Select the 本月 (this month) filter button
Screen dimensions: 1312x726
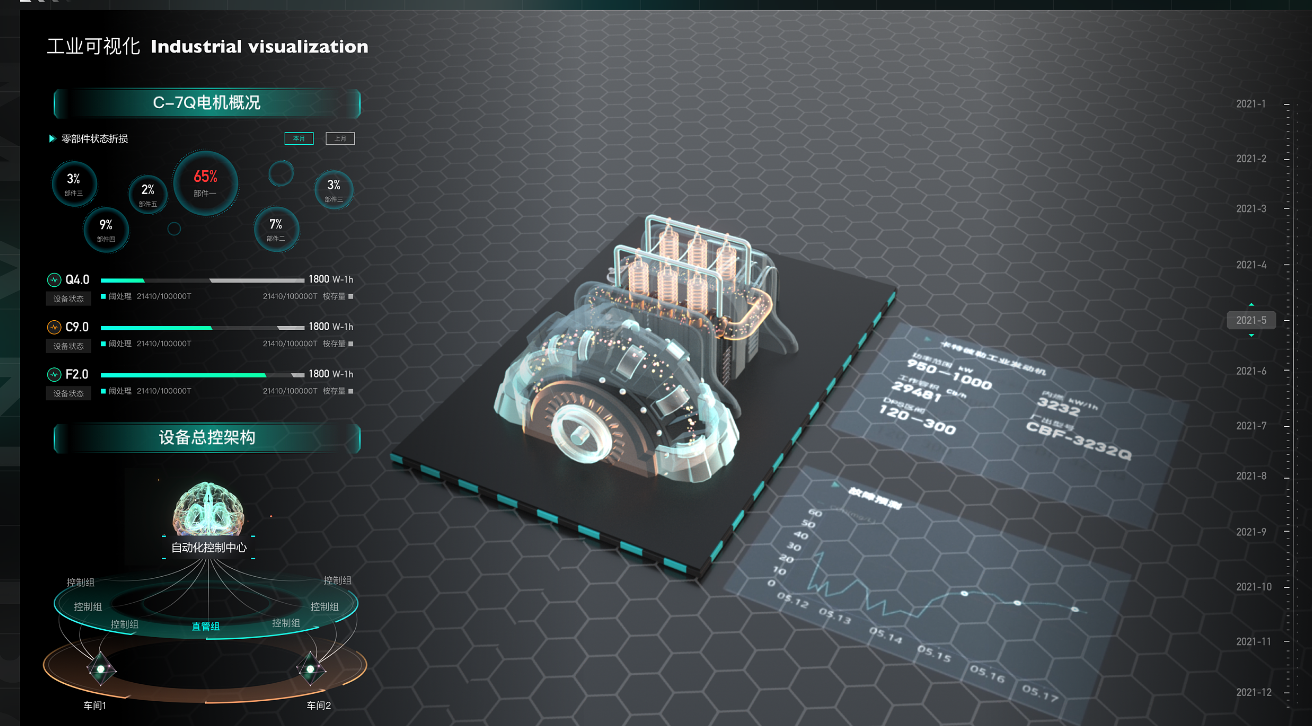(x=298, y=139)
